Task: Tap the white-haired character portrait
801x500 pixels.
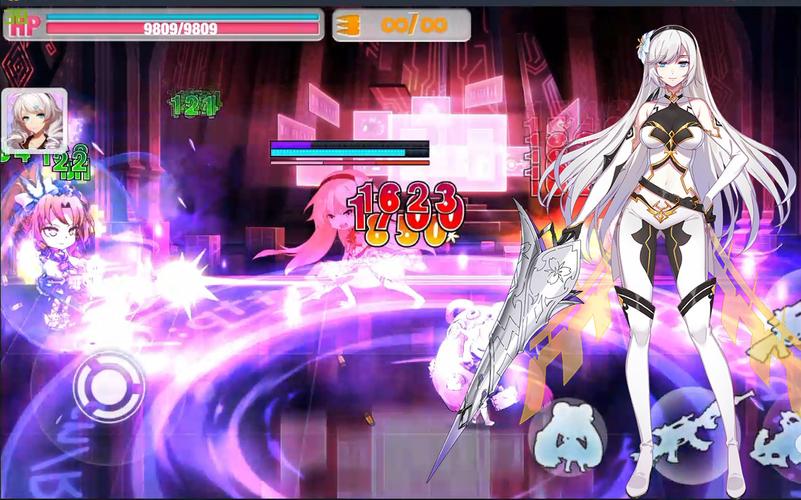Action: [35, 121]
